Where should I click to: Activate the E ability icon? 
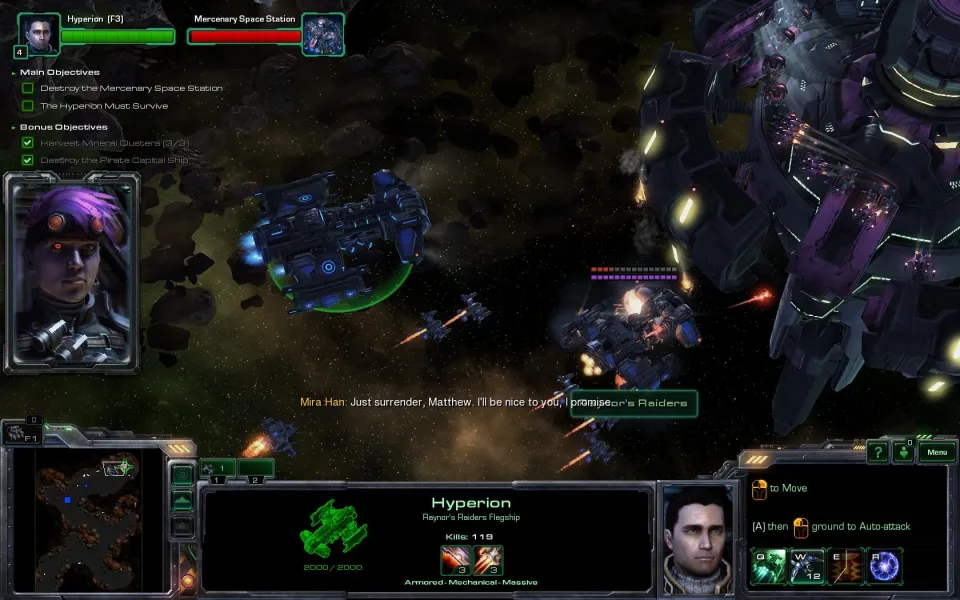click(x=846, y=565)
